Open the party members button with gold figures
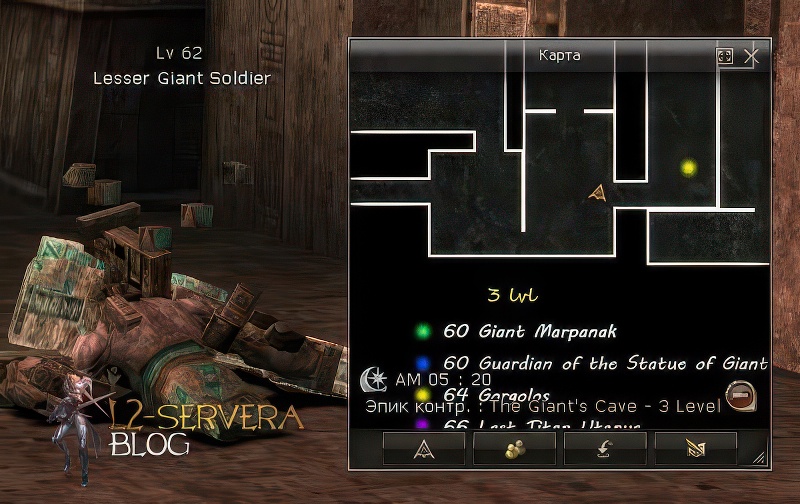Image resolution: width=800 pixels, height=504 pixels. coord(516,450)
